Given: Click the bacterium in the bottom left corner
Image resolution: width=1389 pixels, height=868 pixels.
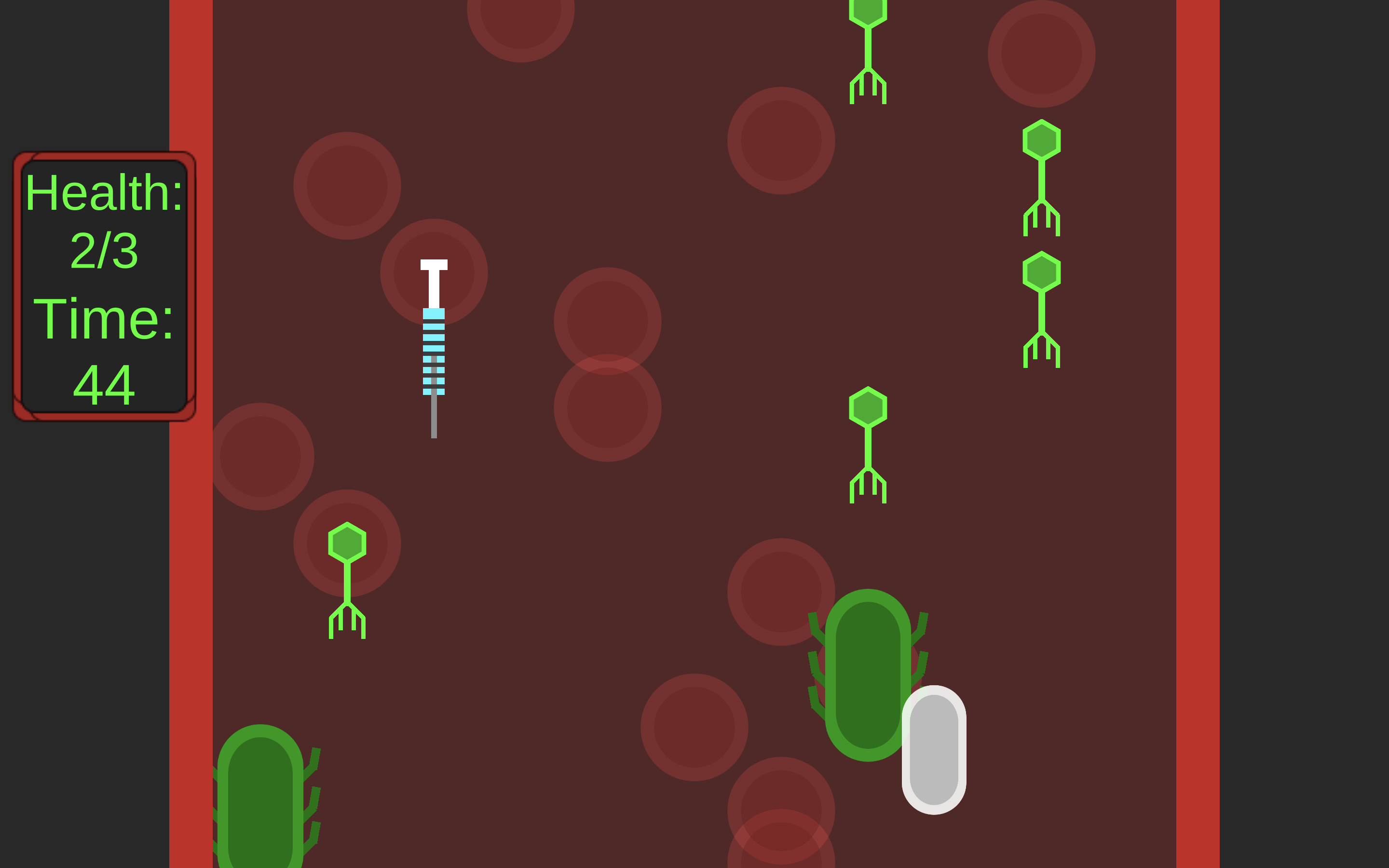Looking at the screenshot, I should click(261, 804).
